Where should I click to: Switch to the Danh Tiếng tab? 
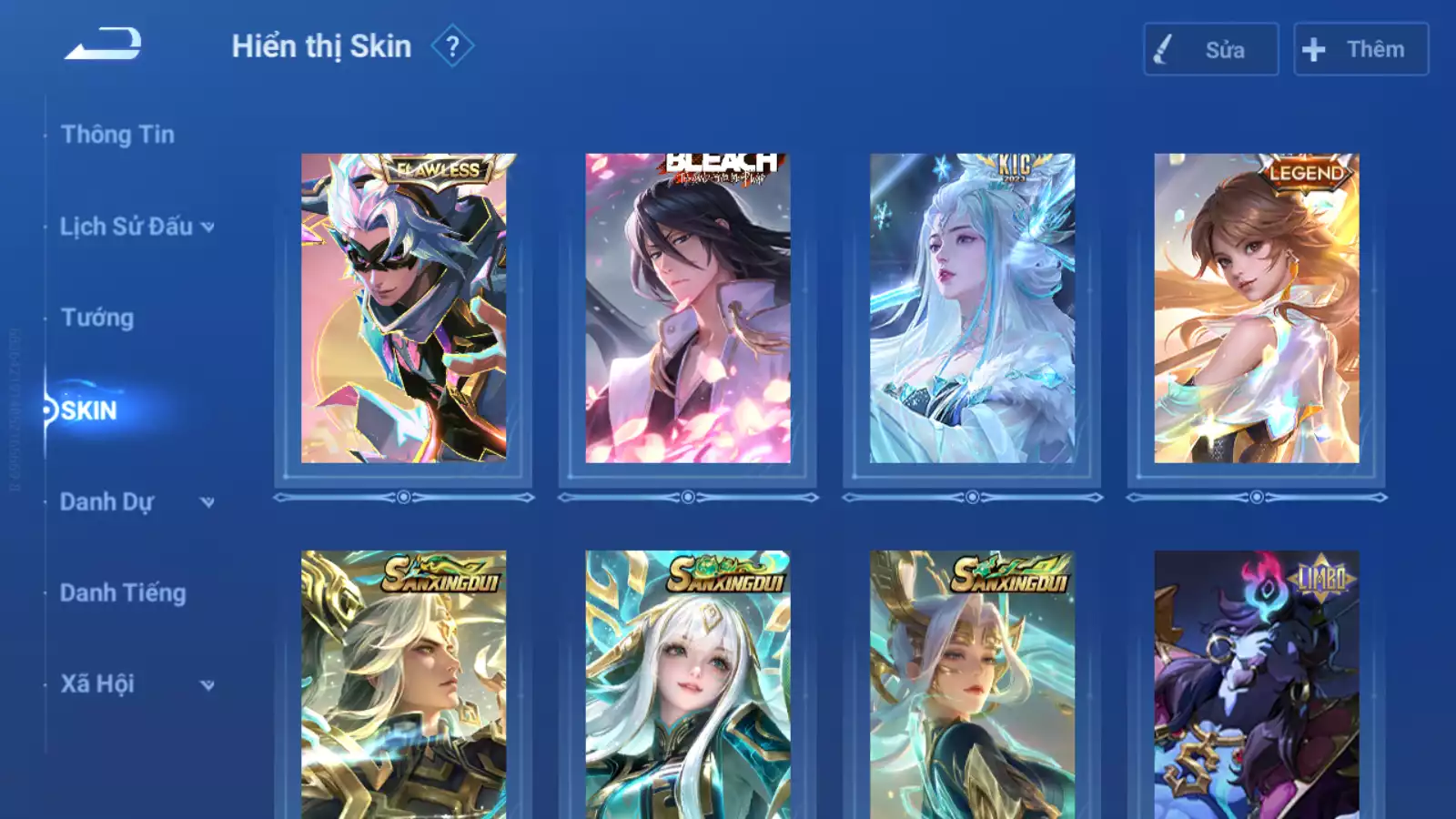(123, 593)
